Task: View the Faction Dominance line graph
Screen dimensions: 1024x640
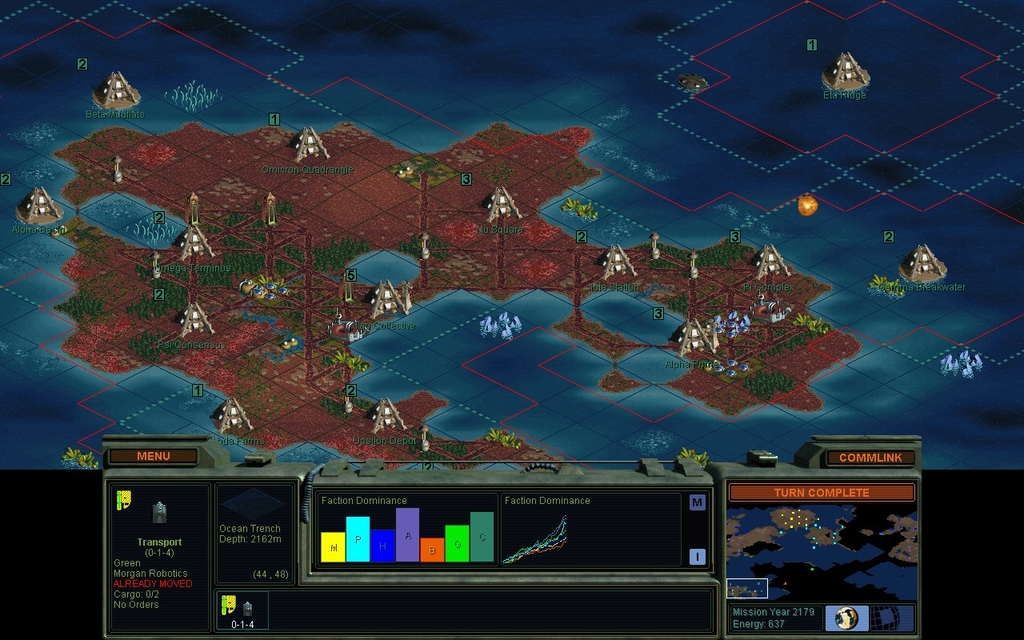Action: click(590, 531)
